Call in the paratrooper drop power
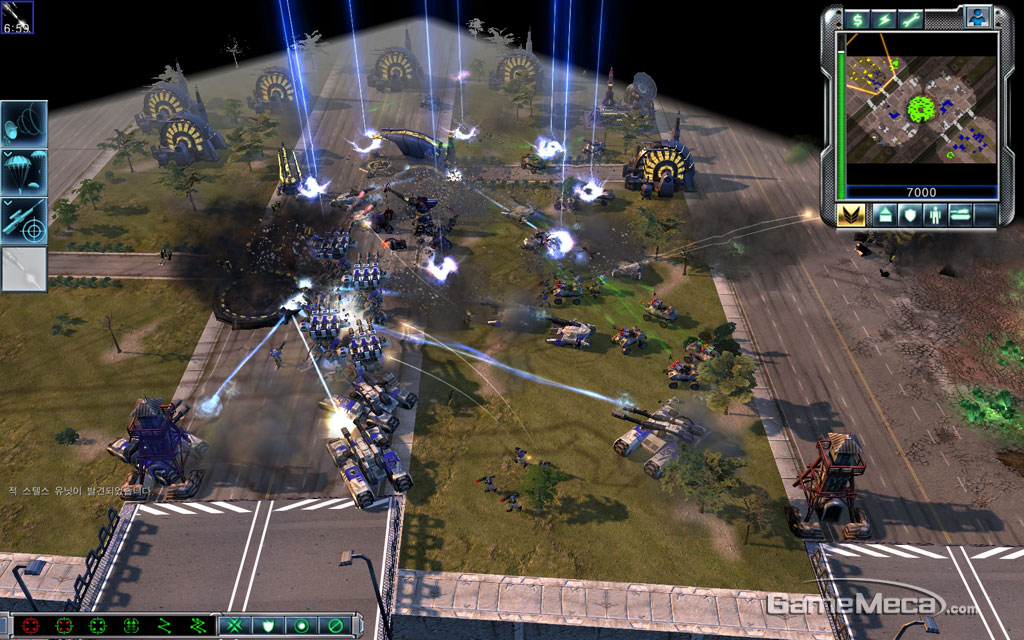This screenshot has height=640, width=1024. [24, 172]
